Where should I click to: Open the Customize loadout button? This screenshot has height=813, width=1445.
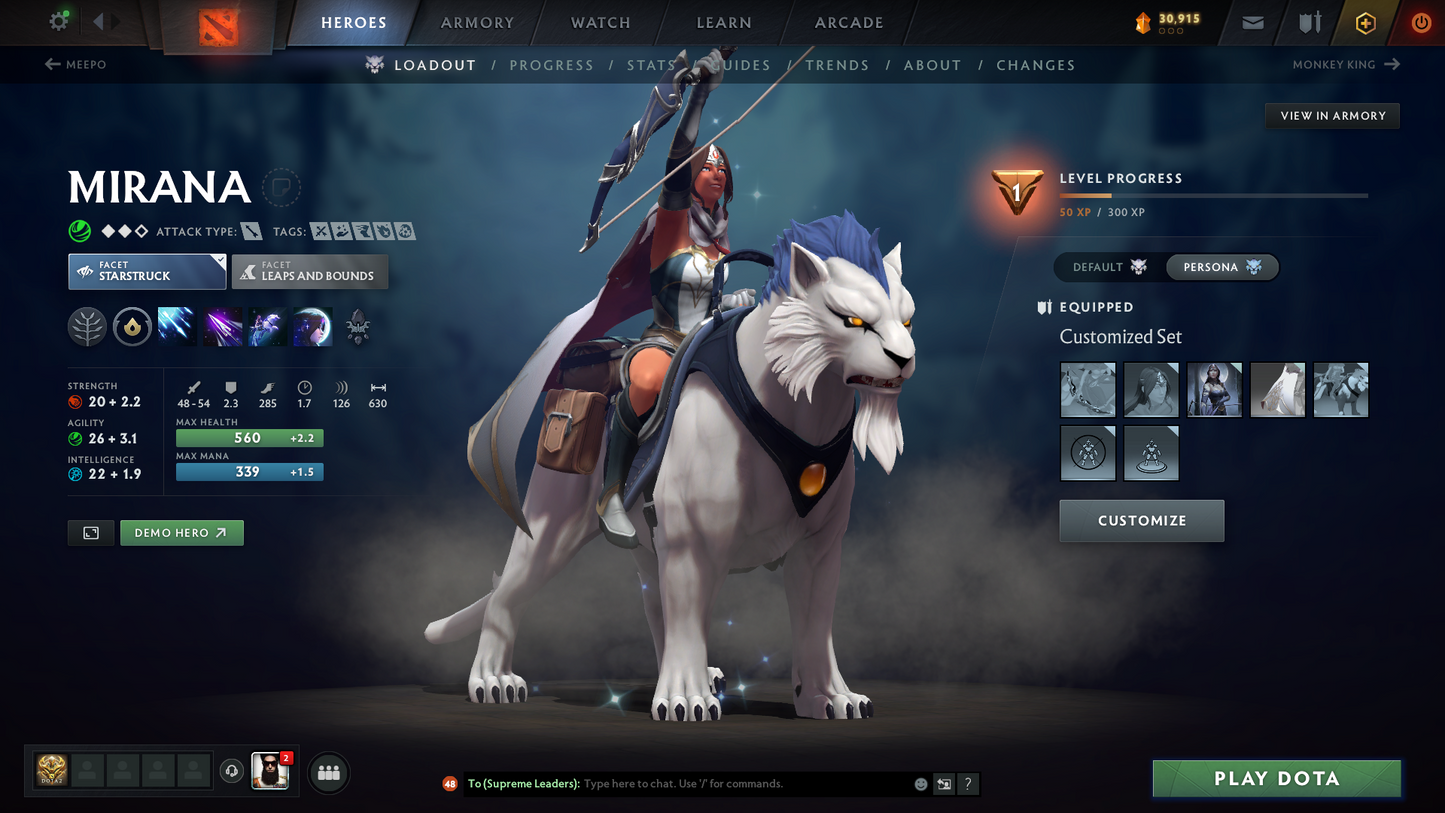tap(1141, 521)
